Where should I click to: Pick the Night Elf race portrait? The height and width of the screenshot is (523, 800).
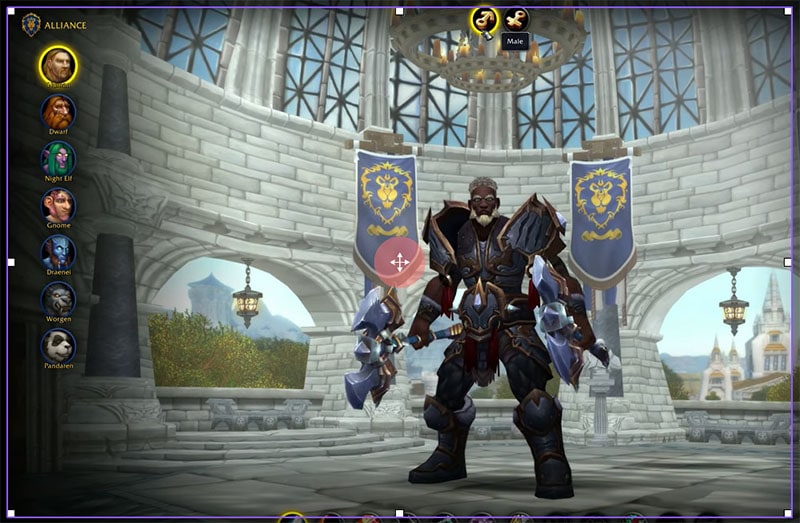pos(58,158)
